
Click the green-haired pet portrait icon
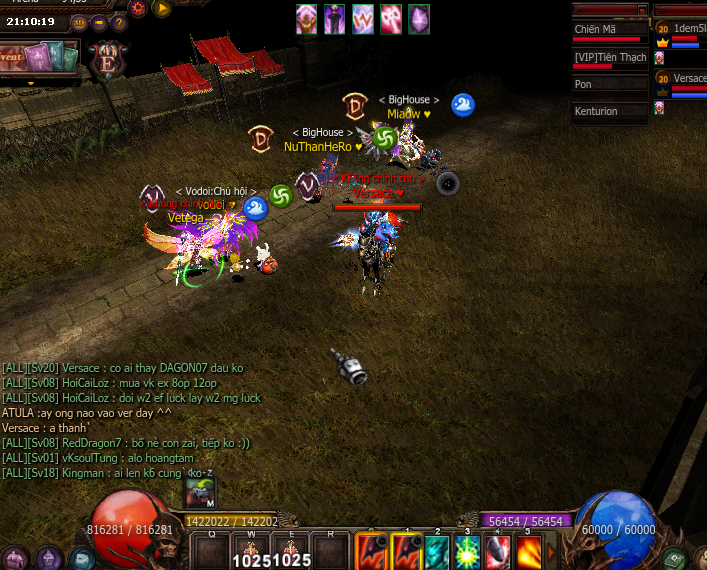[200, 491]
